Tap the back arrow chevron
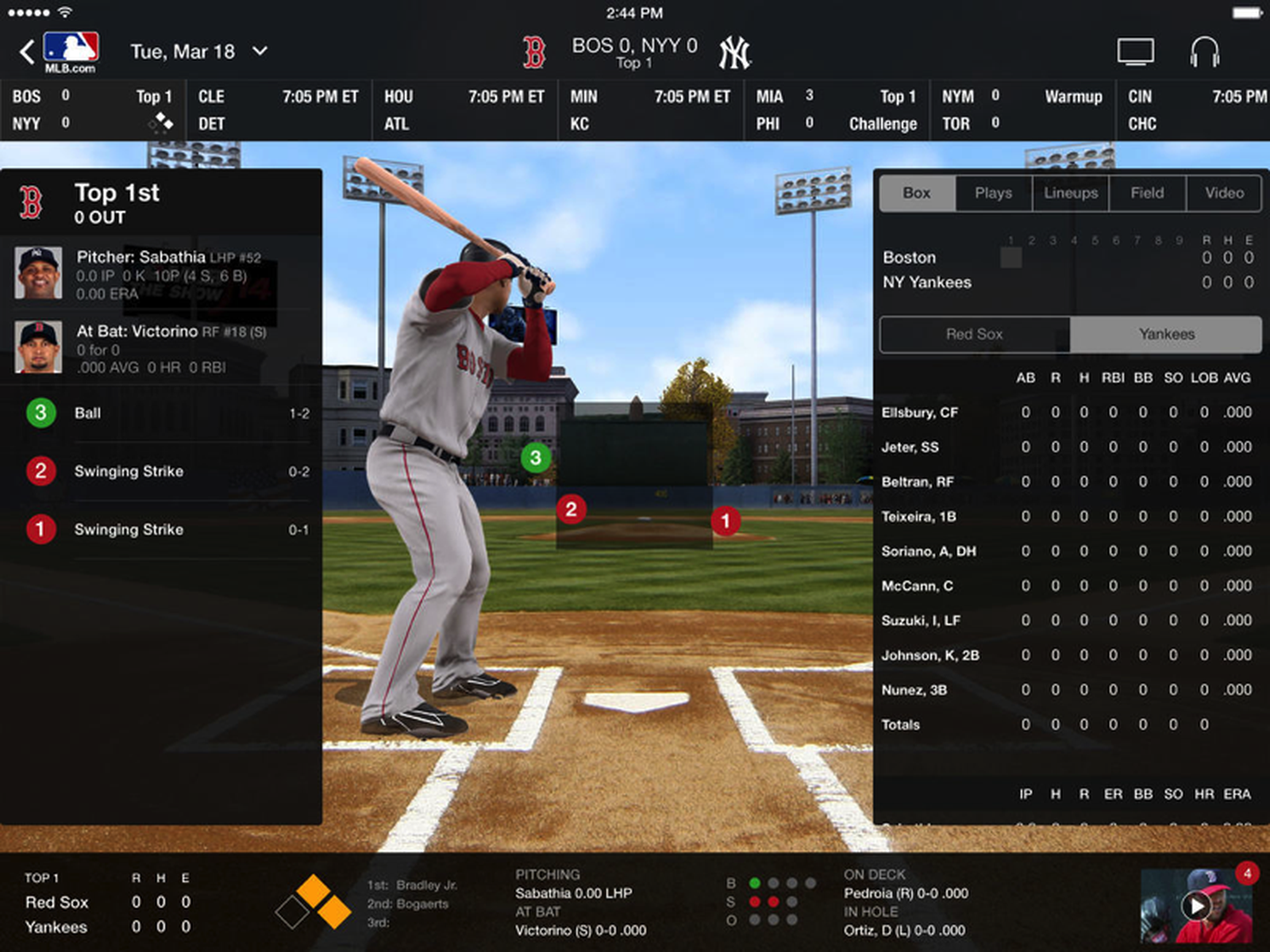This screenshot has height=952, width=1270. click(x=26, y=51)
